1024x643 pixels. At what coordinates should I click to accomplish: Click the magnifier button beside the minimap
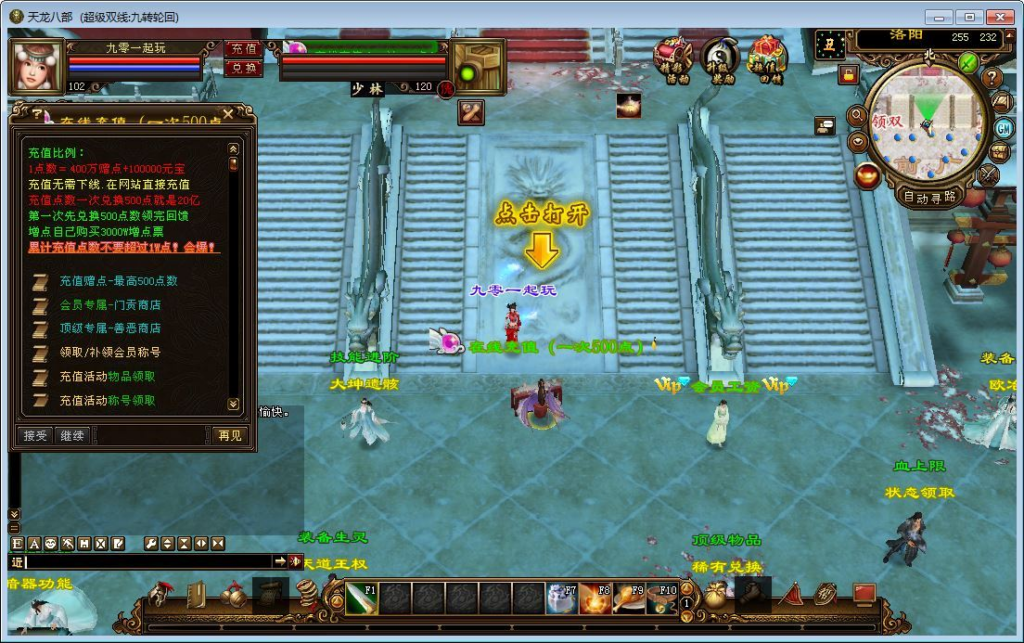(856, 116)
